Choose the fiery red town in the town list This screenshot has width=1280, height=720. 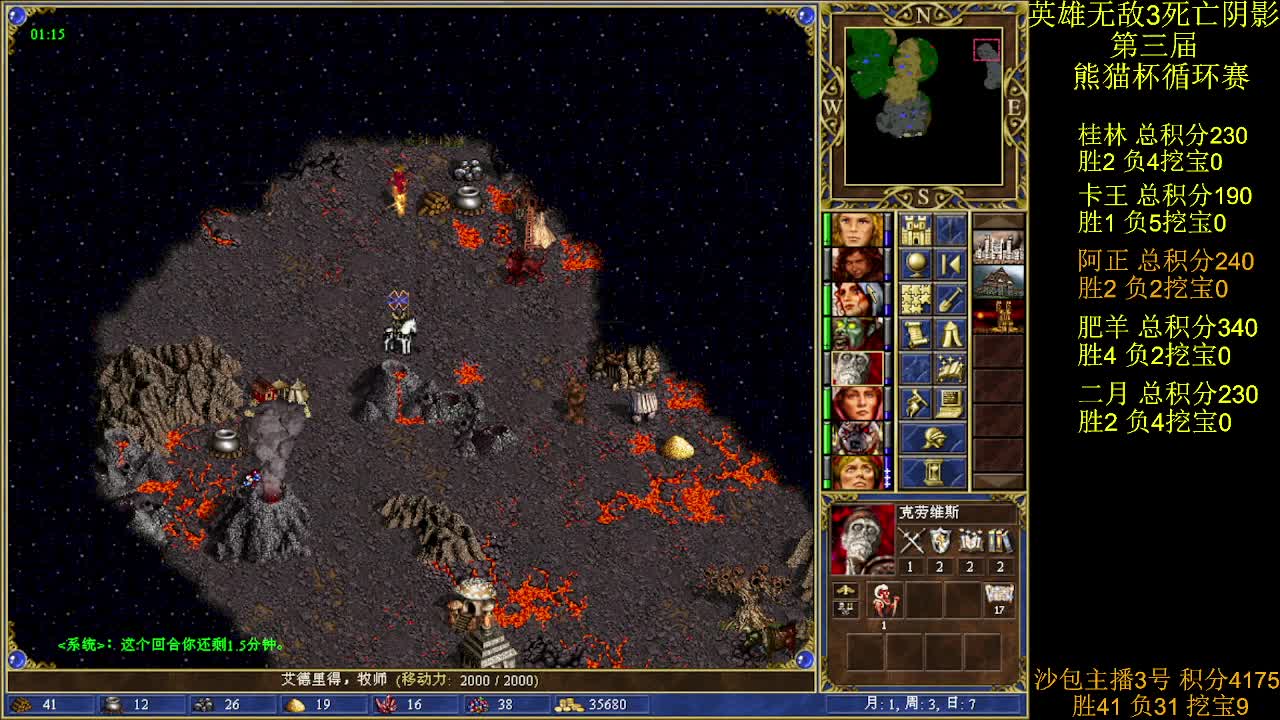(x=998, y=316)
